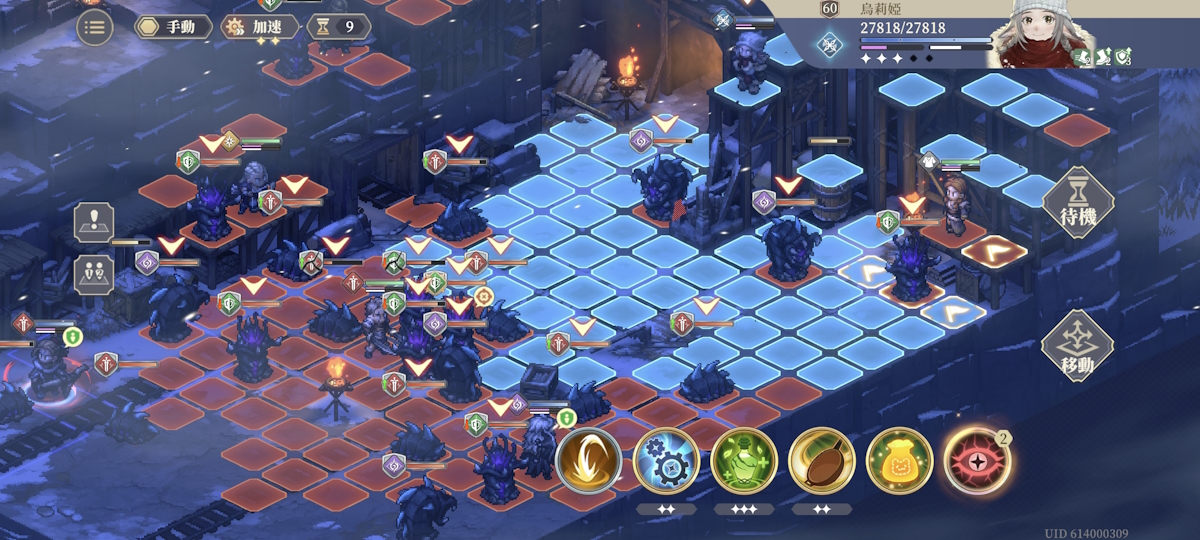Activate the frying pan skill
This screenshot has width=1200, height=540.
point(821,460)
